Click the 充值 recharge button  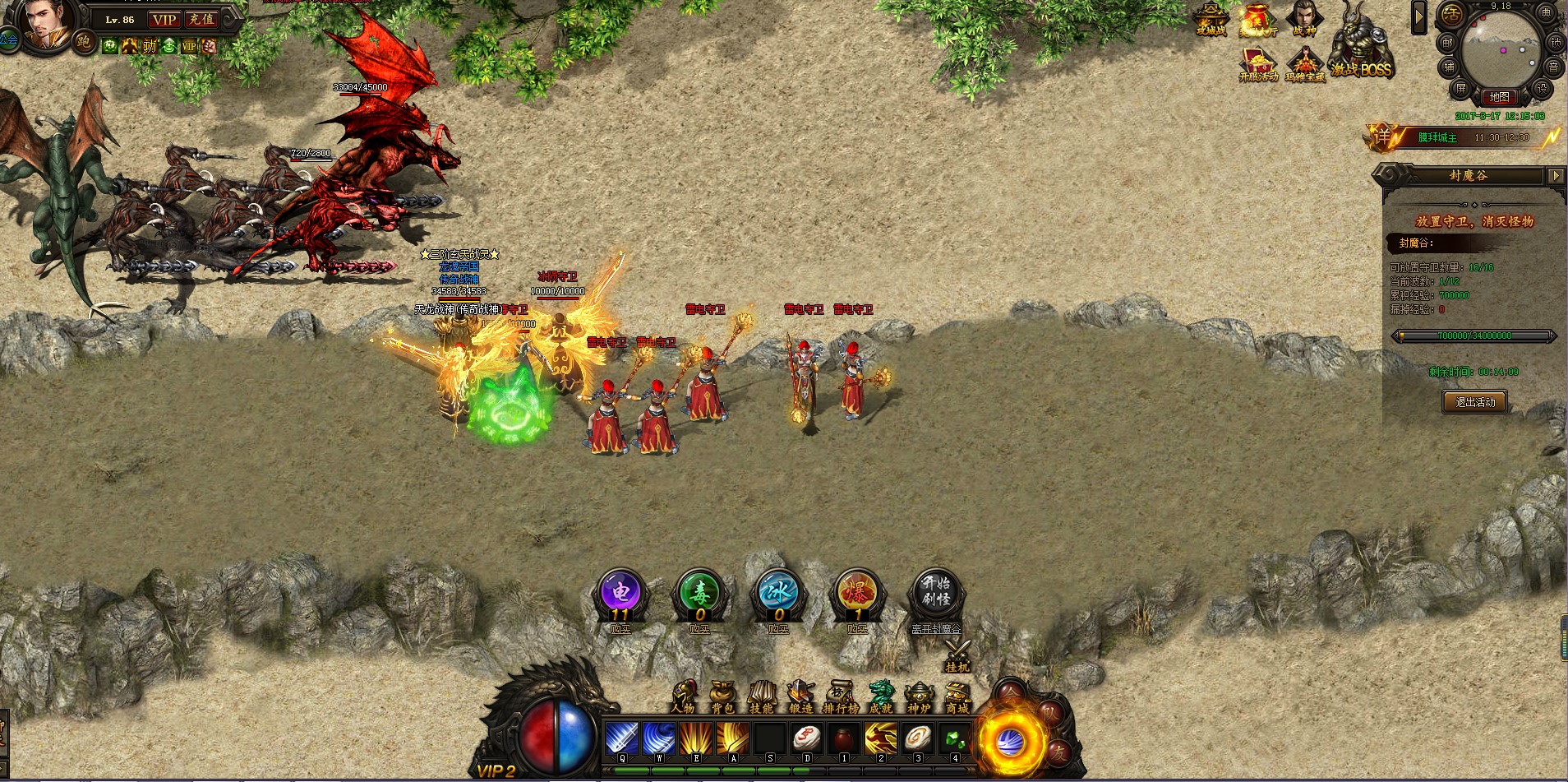tap(201, 20)
